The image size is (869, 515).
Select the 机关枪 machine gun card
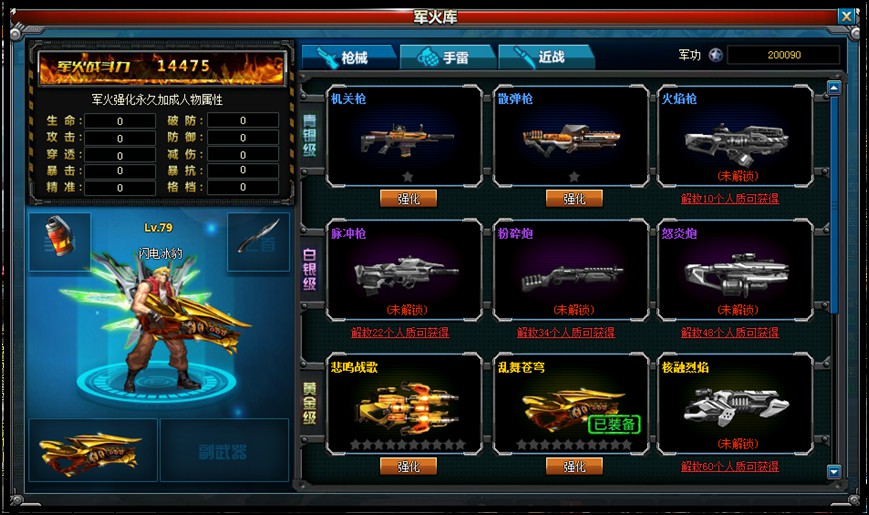406,136
